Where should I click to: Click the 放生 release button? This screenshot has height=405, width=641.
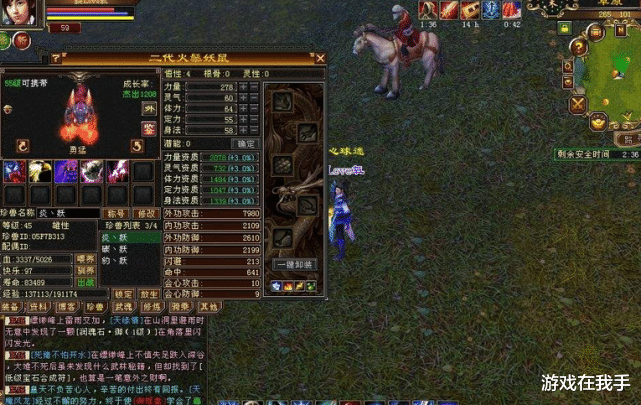pyautogui.click(x=148, y=294)
